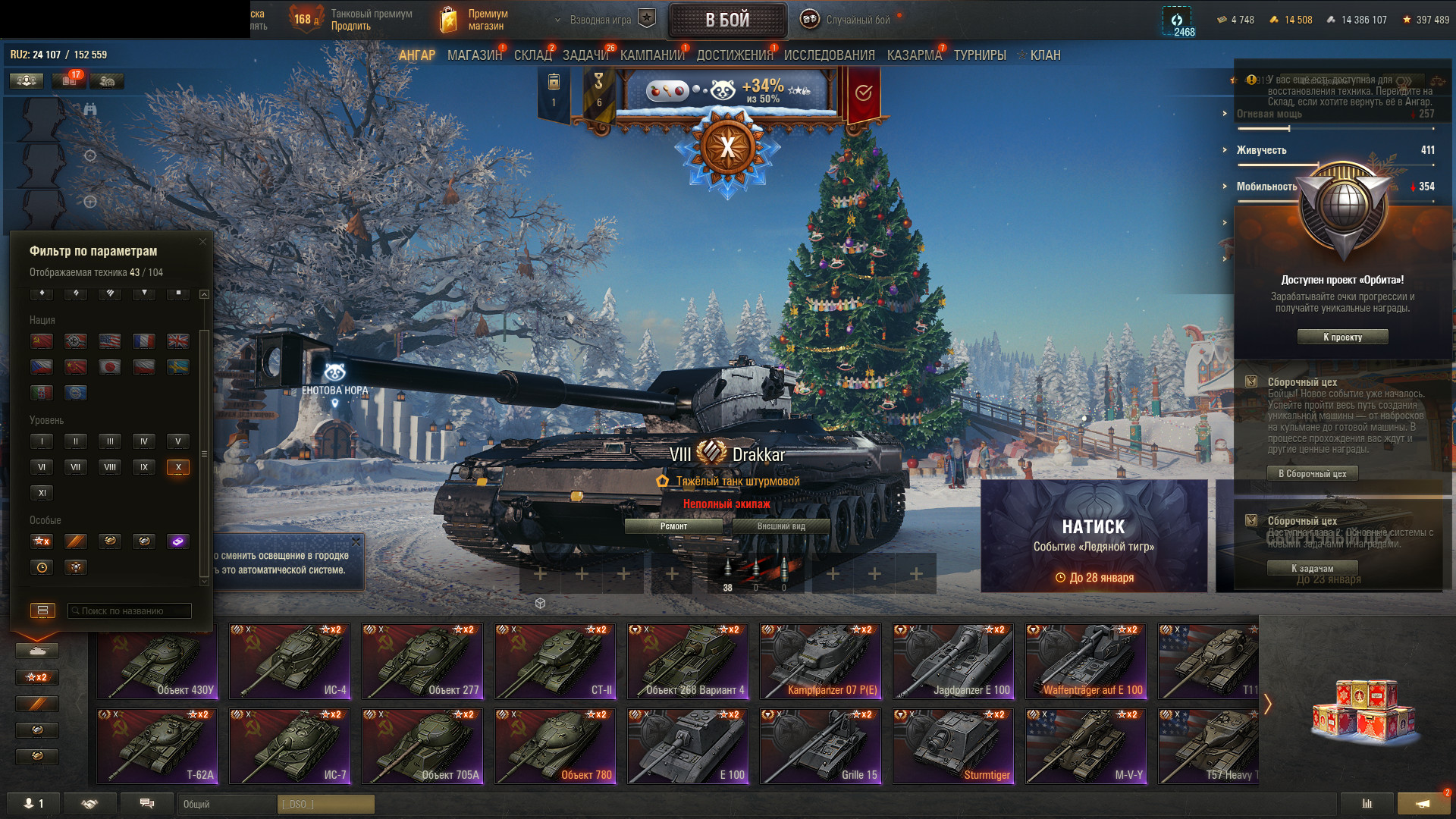This screenshot has width=1456, height=819.
Task: Start battle with the В БОЙ button
Action: (x=727, y=20)
